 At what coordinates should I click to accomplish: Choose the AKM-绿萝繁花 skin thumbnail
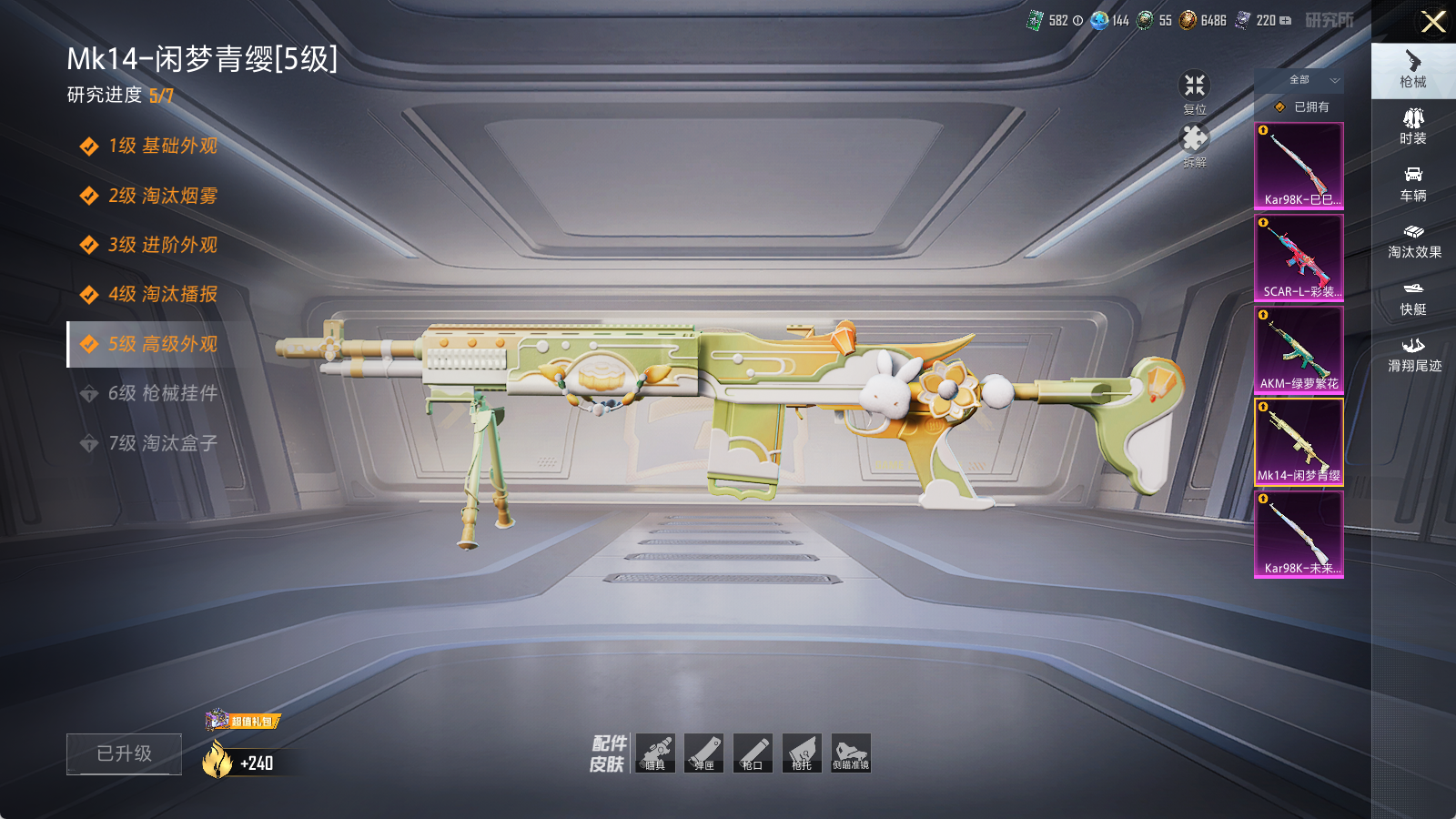[x=1299, y=349]
